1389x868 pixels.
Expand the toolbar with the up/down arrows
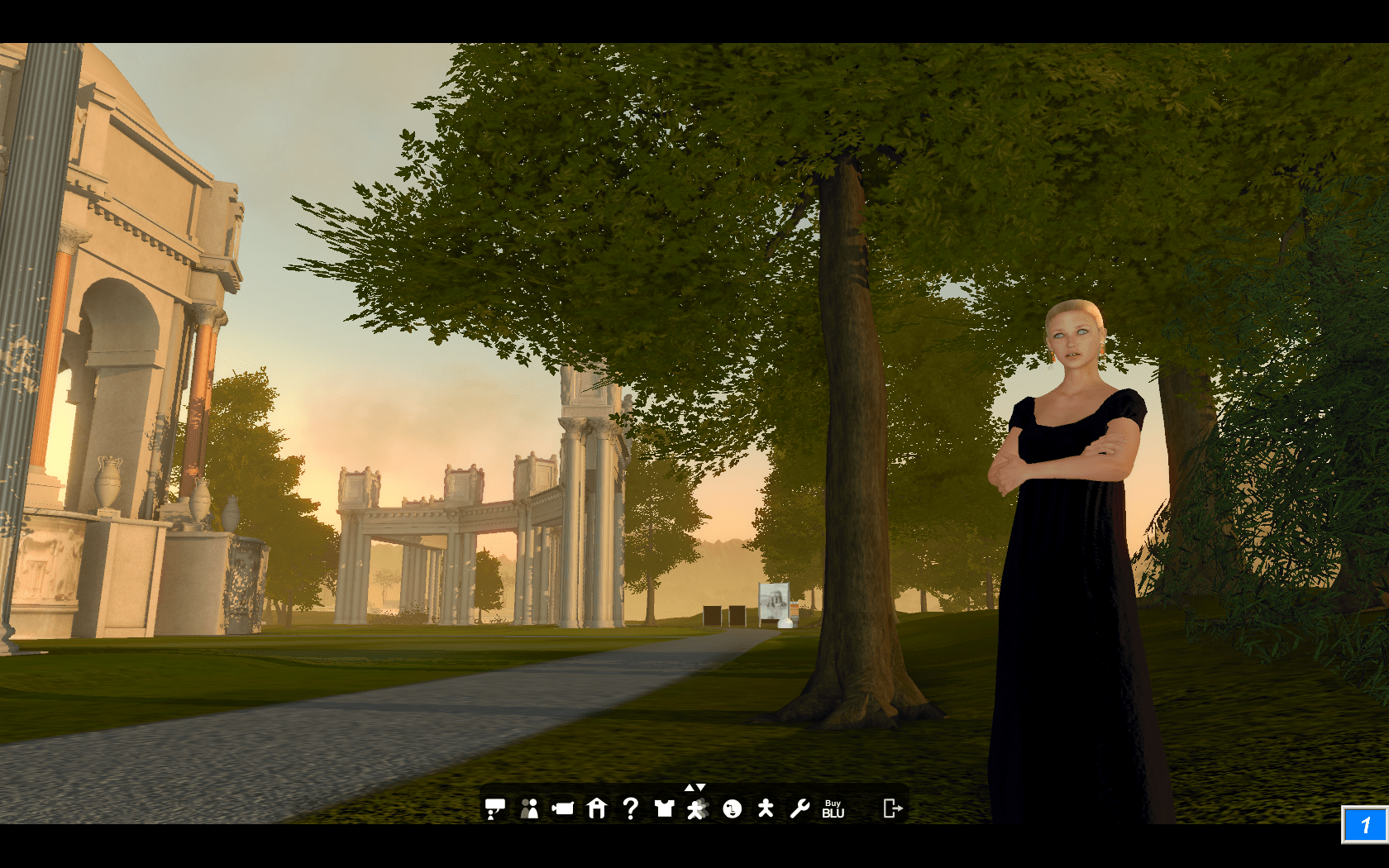click(694, 788)
